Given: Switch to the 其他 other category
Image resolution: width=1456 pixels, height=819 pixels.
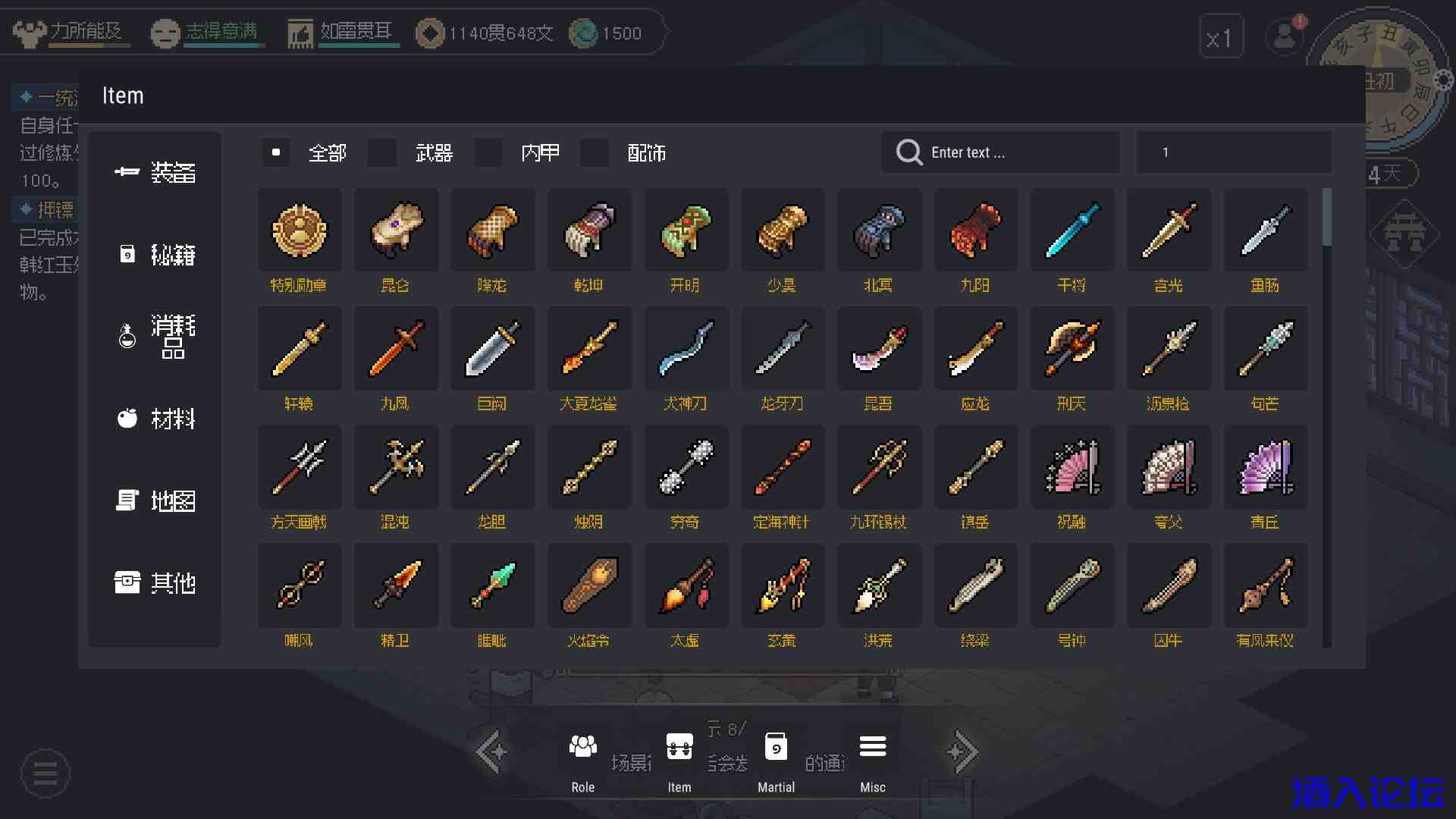Looking at the screenshot, I should (x=155, y=582).
